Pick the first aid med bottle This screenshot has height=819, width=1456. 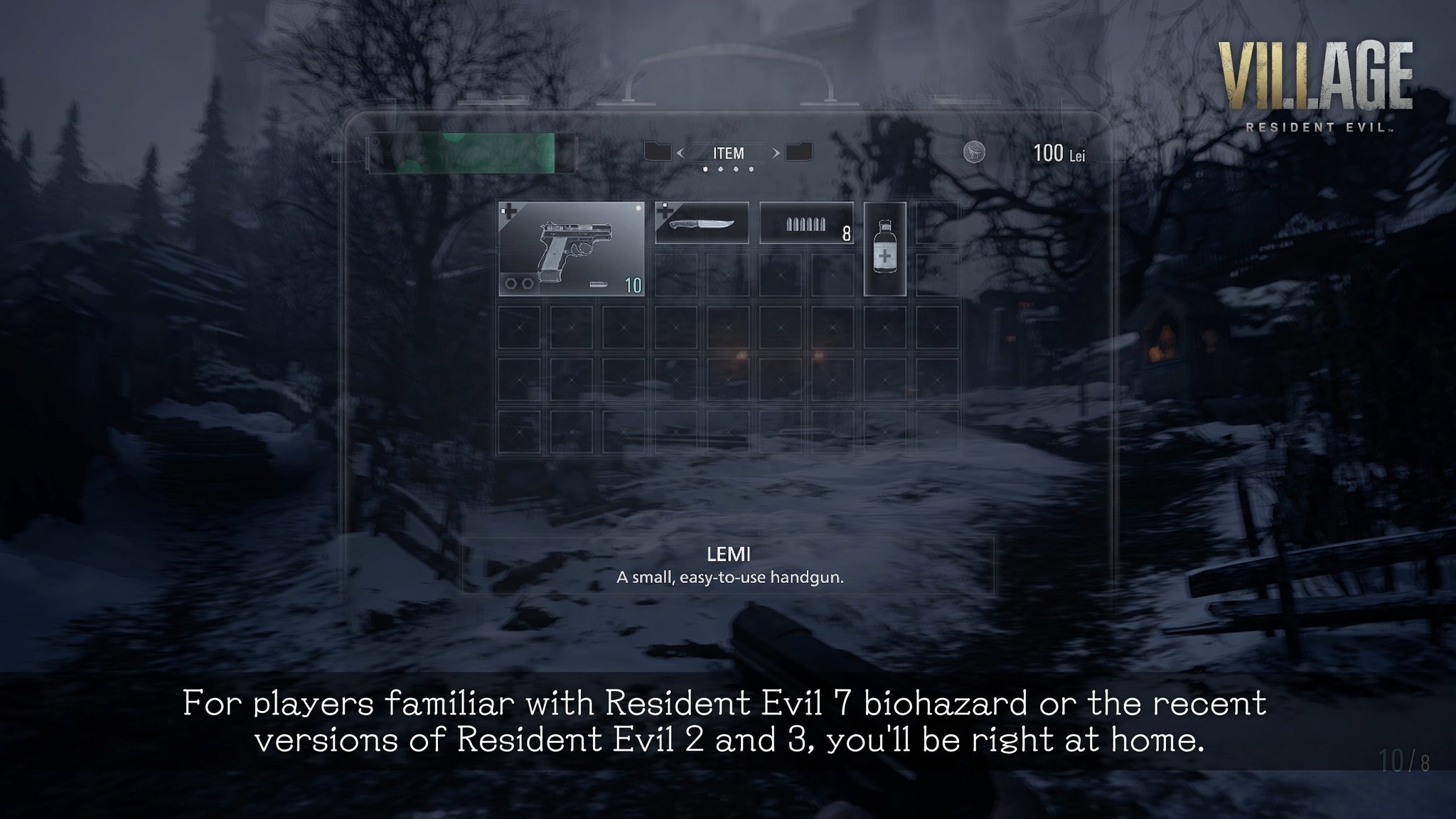pos(884,248)
